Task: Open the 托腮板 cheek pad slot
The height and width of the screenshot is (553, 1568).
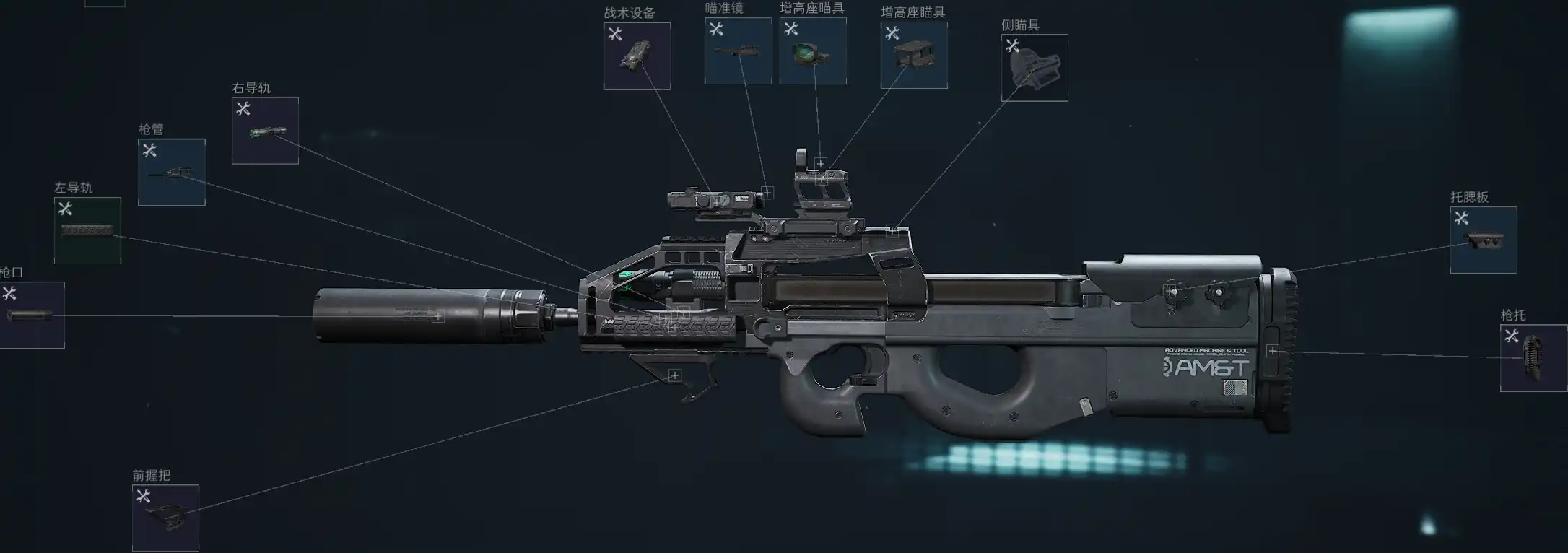Action: point(1484,240)
